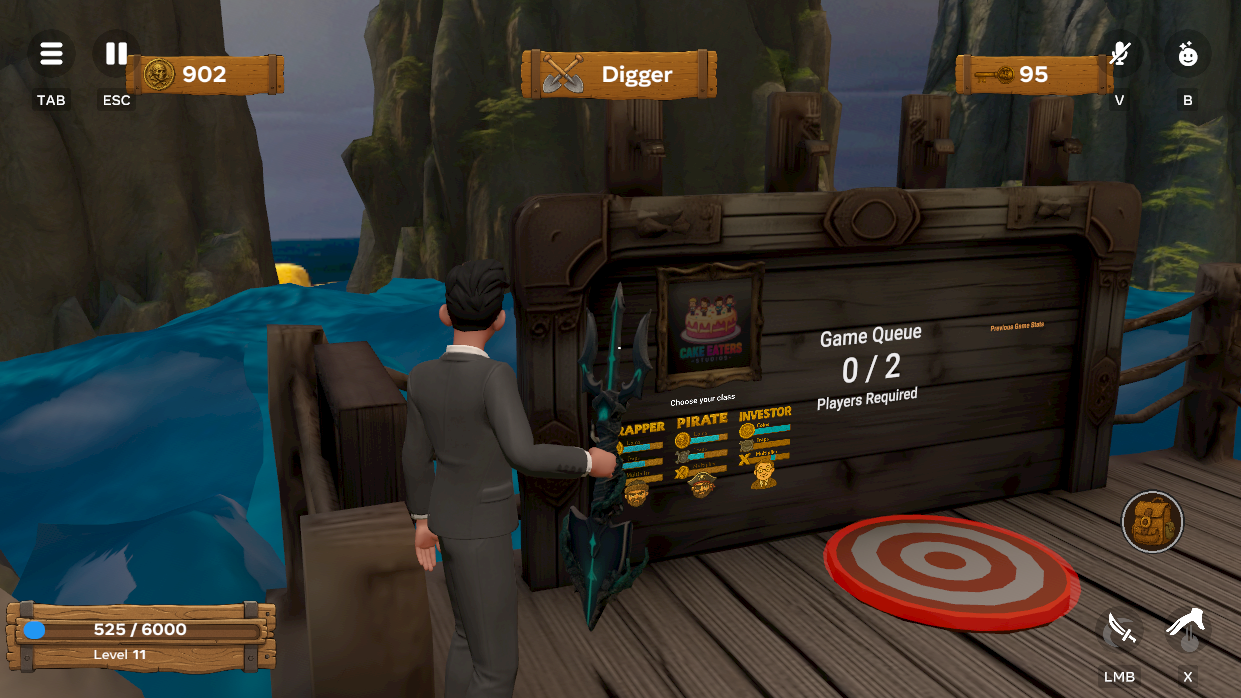
Task: Open the hamburger menu
Action: (51, 54)
